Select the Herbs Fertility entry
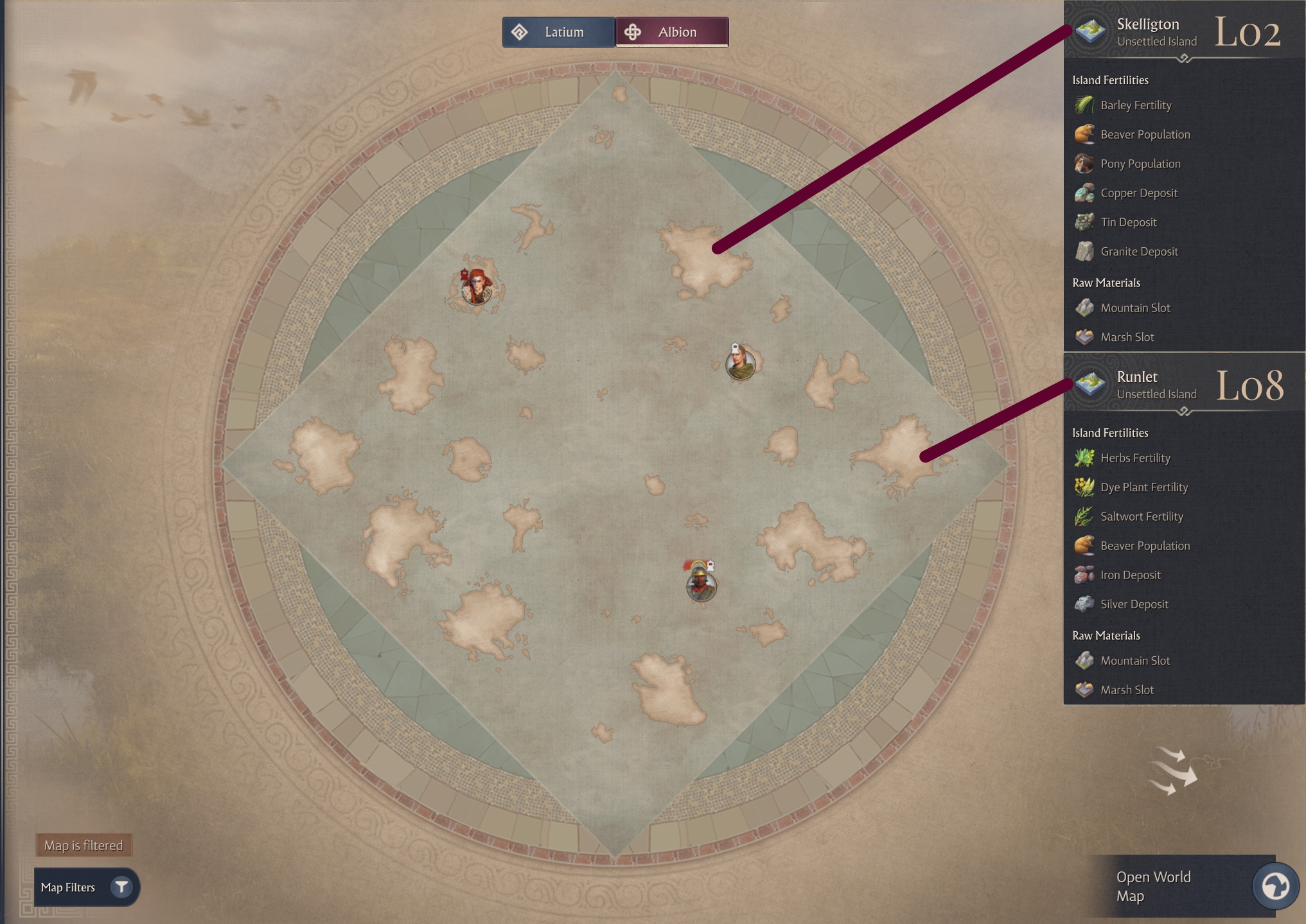The width and height of the screenshot is (1306, 924). pyautogui.click(x=1134, y=458)
